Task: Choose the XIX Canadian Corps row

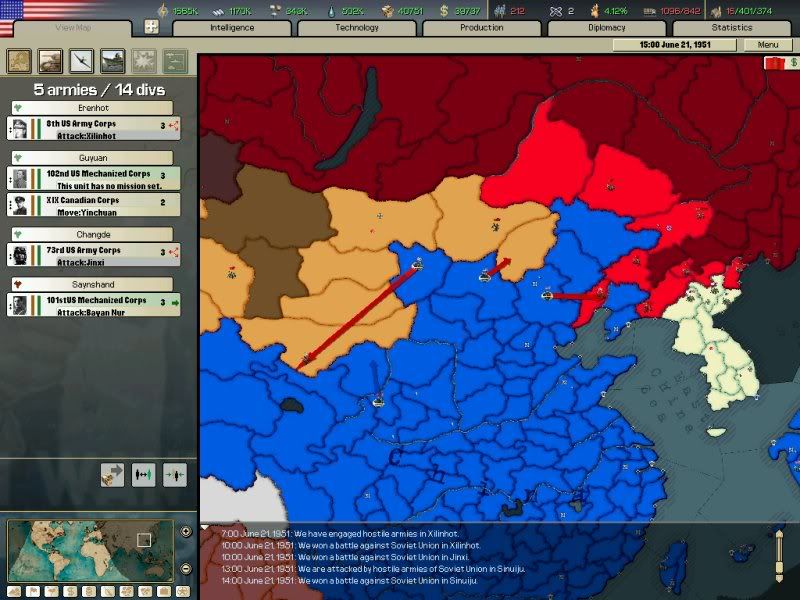Action: tap(92, 205)
